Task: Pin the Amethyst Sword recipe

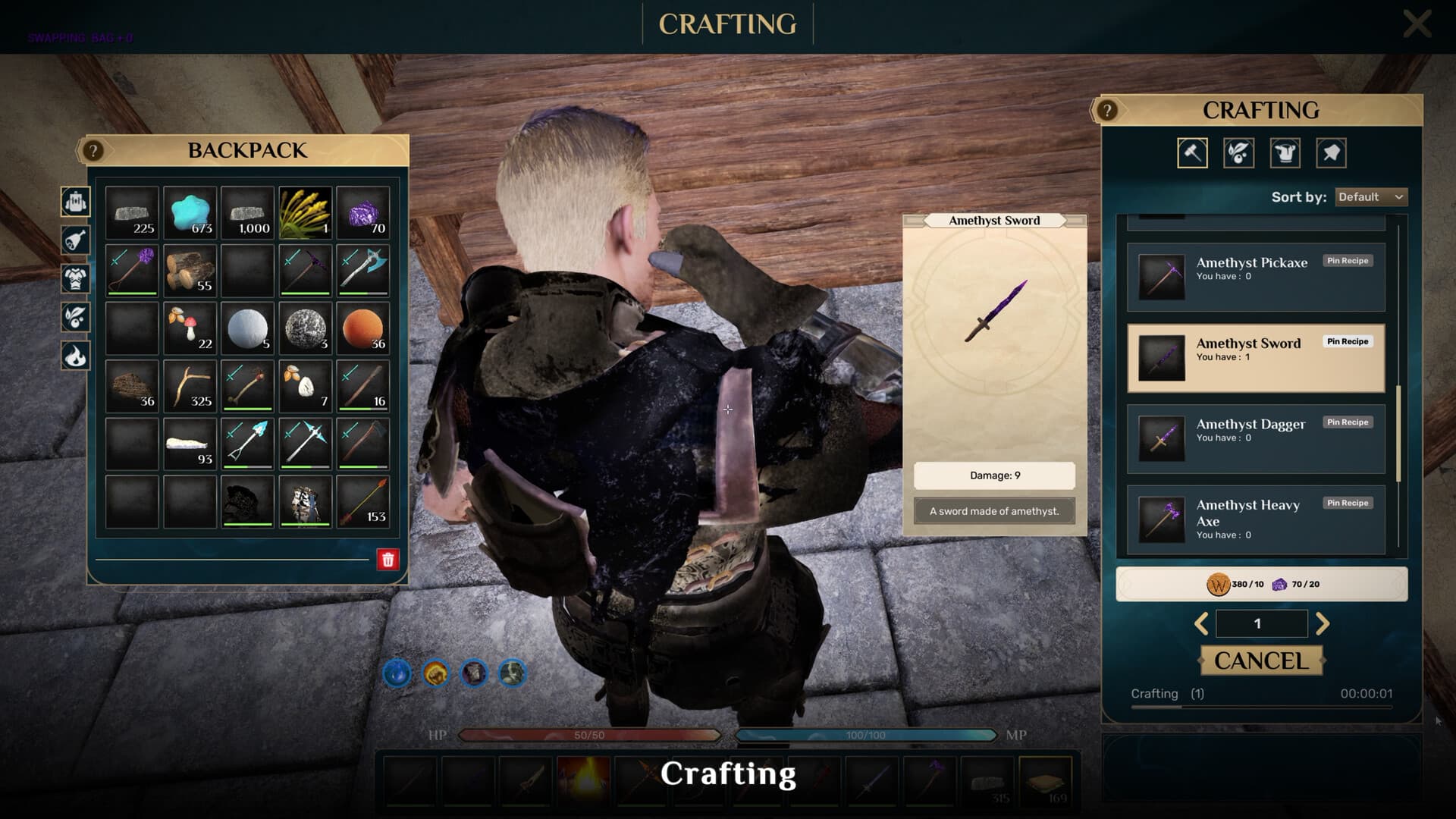Action: point(1348,342)
